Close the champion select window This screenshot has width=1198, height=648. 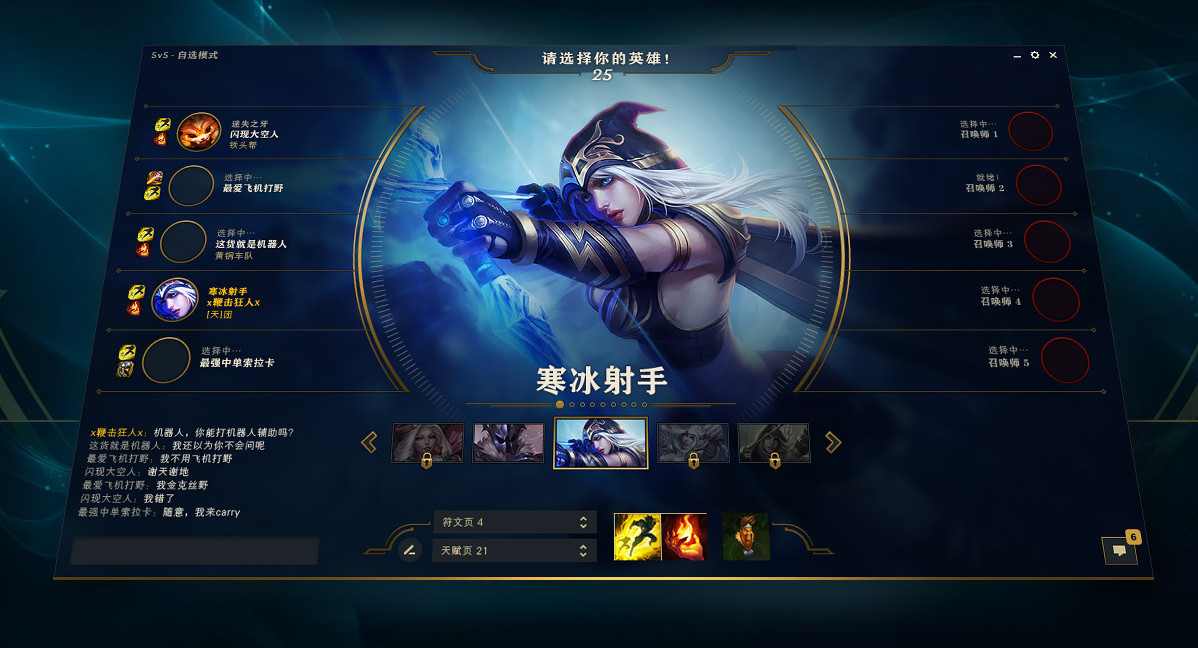coord(1051,56)
